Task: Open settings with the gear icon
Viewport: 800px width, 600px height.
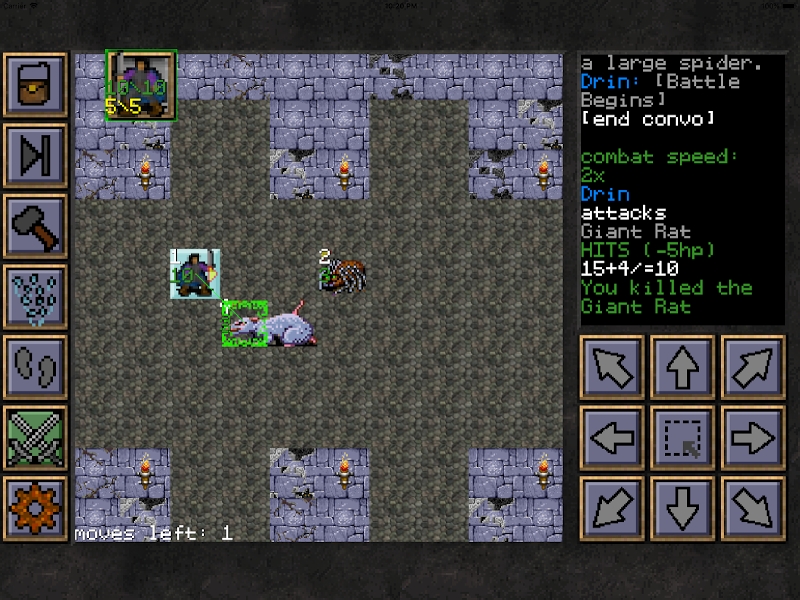Action: [x=35, y=508]
